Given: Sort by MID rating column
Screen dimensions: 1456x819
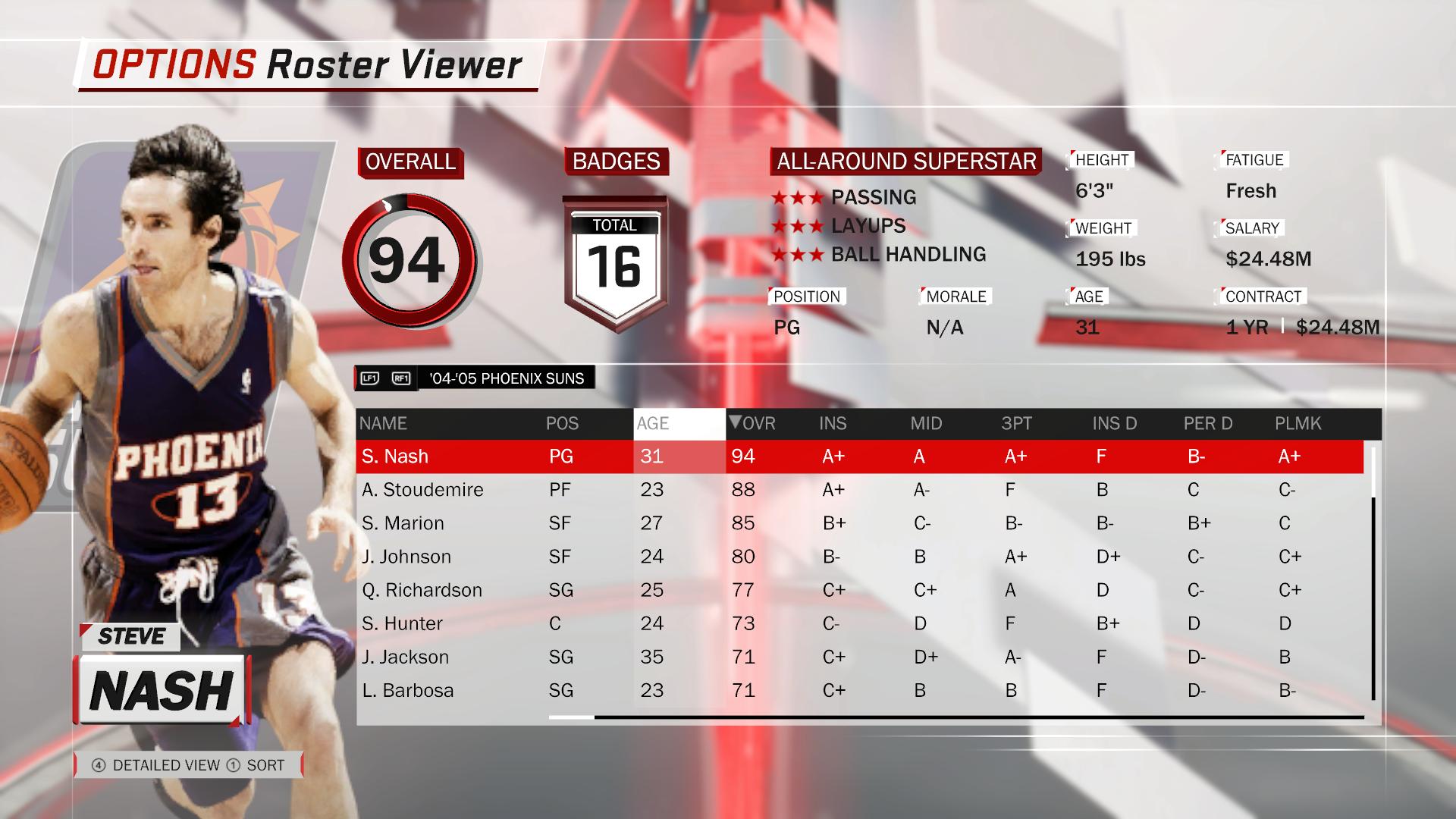Looking at the screenshot, I should click(x=926, y=424).
